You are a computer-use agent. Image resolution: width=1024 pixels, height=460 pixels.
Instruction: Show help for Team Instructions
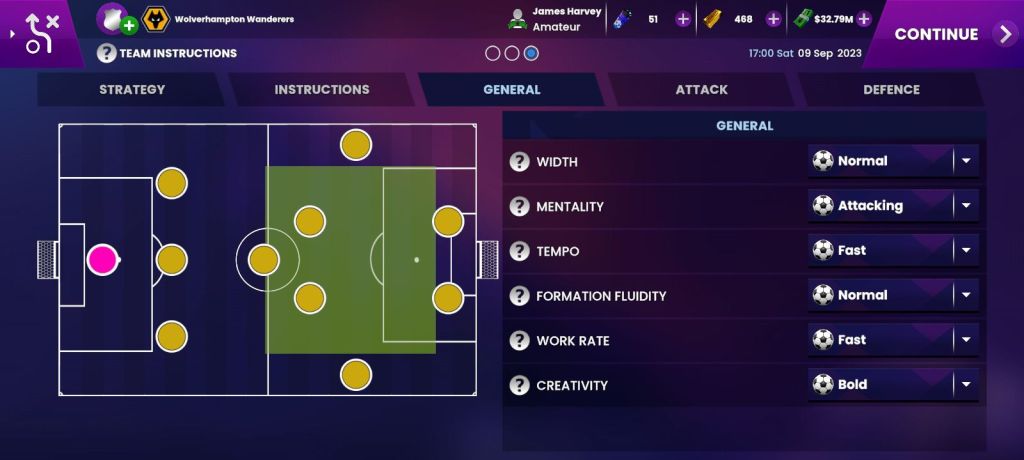(x=106, y=53)
